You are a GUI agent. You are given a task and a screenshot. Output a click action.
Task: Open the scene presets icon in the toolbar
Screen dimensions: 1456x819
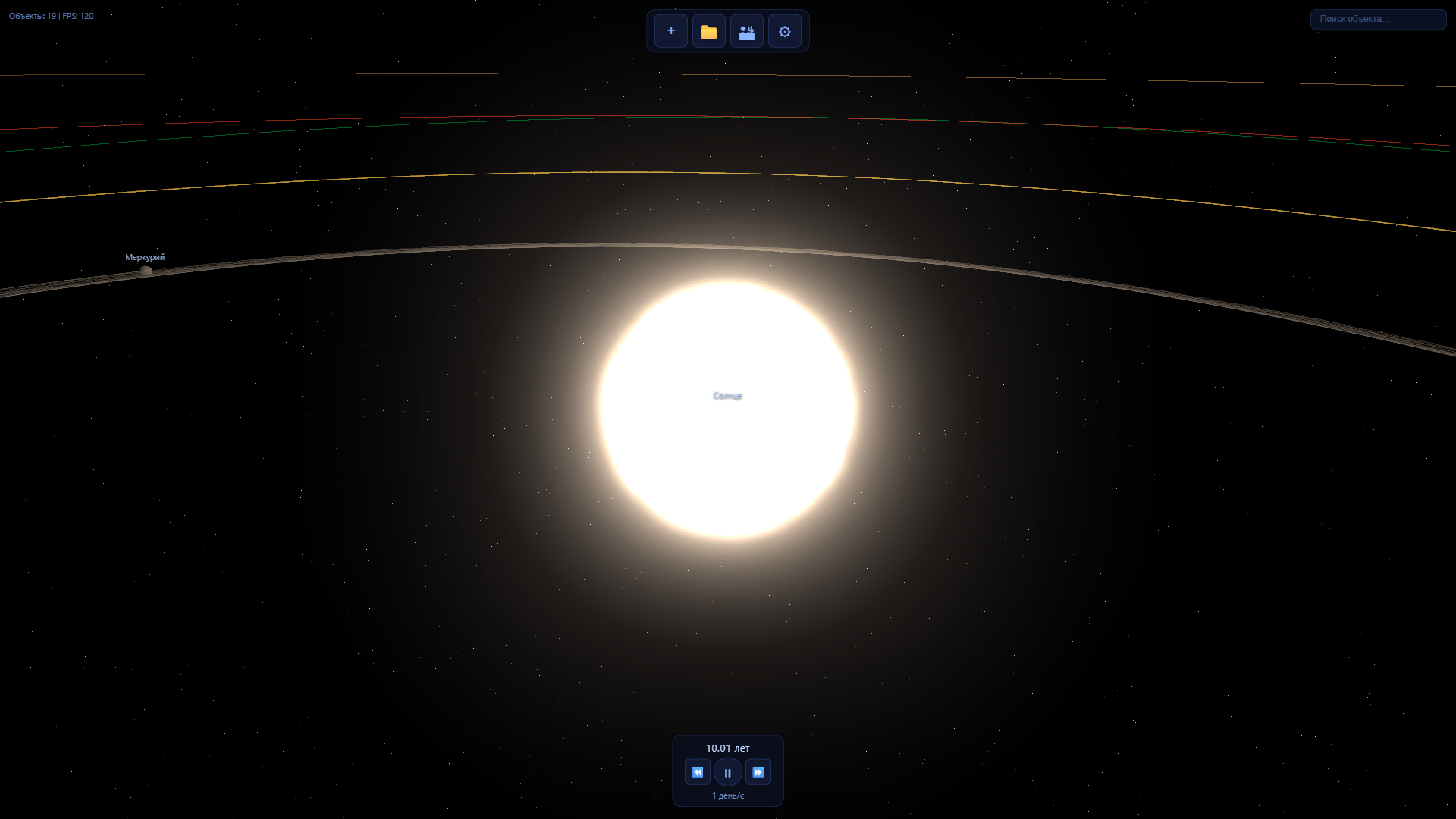pyautogui.click(x=746, y=31)
